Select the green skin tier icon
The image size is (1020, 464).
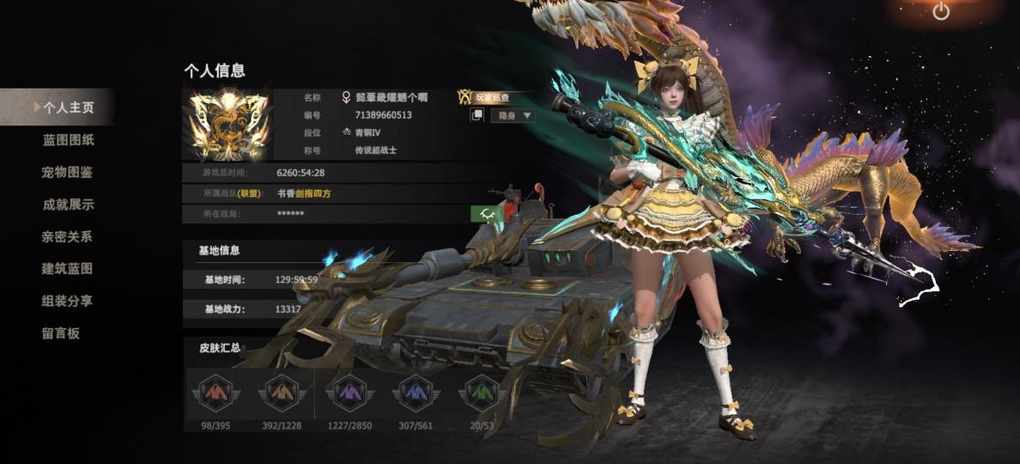click(481, 393)
